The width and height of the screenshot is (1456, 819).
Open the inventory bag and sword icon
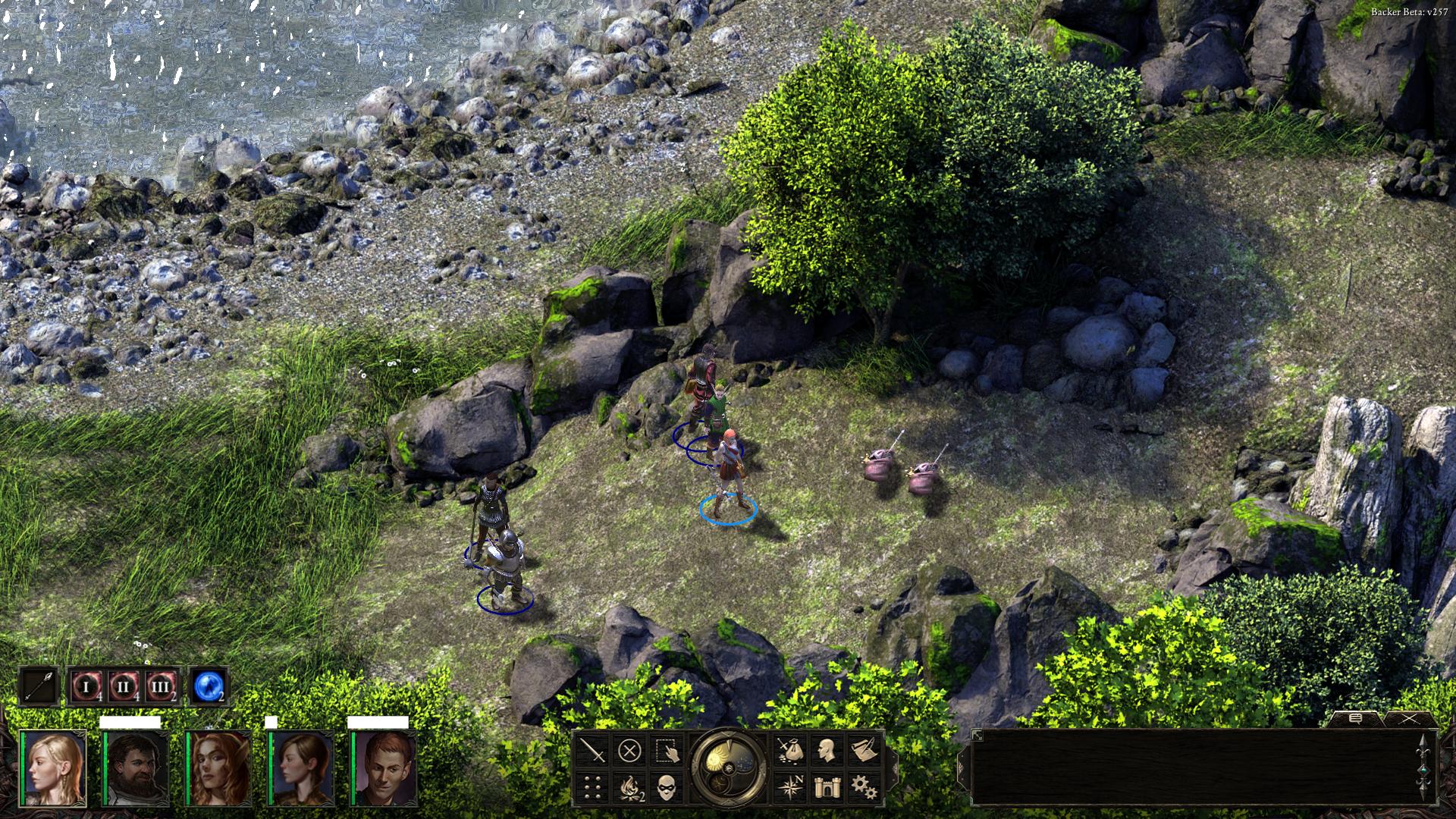point(790,751)
